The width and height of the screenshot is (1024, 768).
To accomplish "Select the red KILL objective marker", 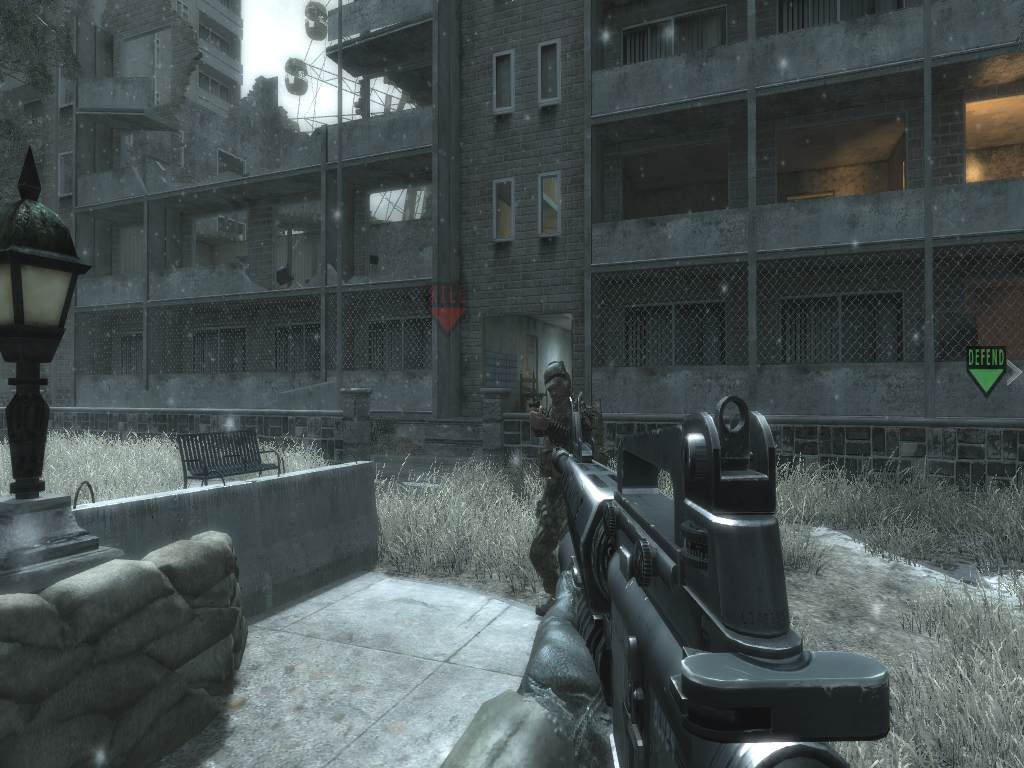I will (446, 307).
